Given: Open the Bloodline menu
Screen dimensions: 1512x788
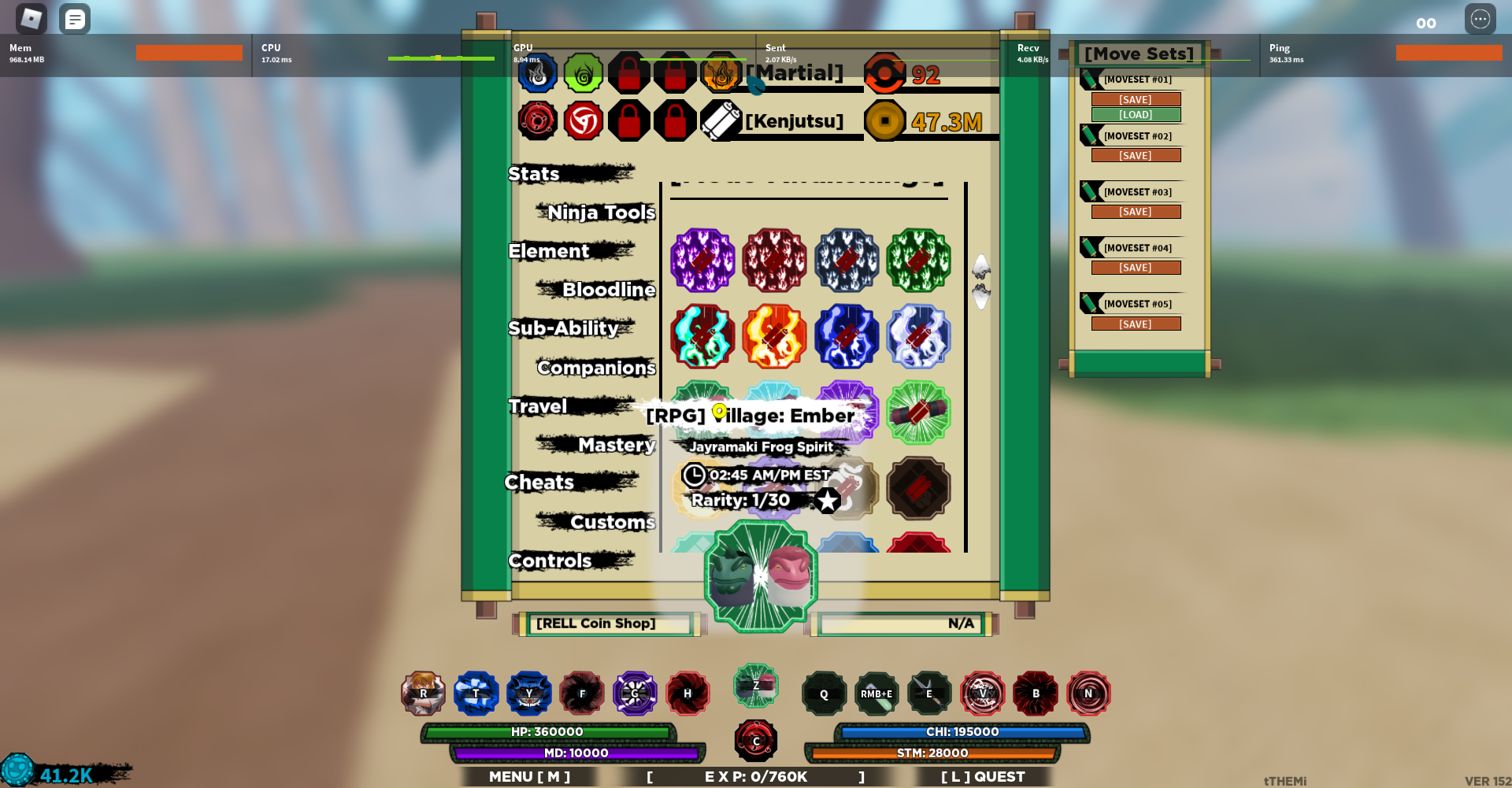Looking at the screenshot, I should pyautogui.click(x=609, y=290).
